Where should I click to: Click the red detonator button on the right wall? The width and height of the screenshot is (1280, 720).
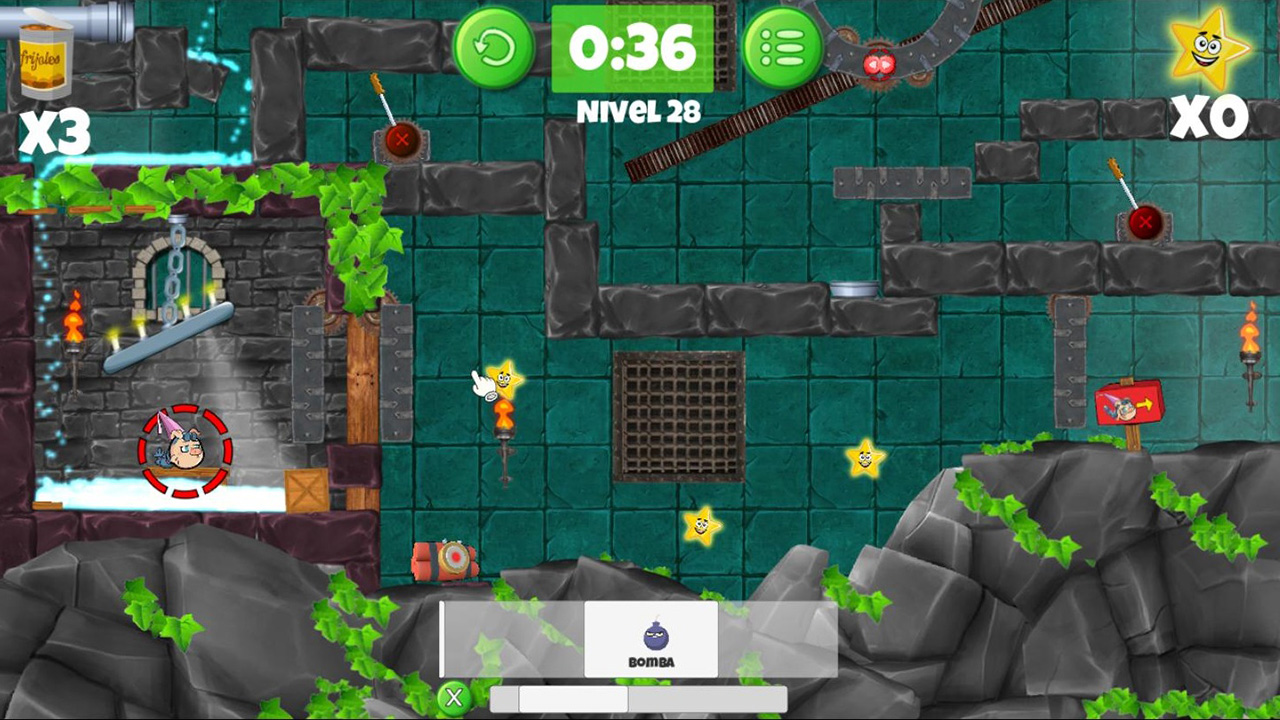[x=1143, y=222]
